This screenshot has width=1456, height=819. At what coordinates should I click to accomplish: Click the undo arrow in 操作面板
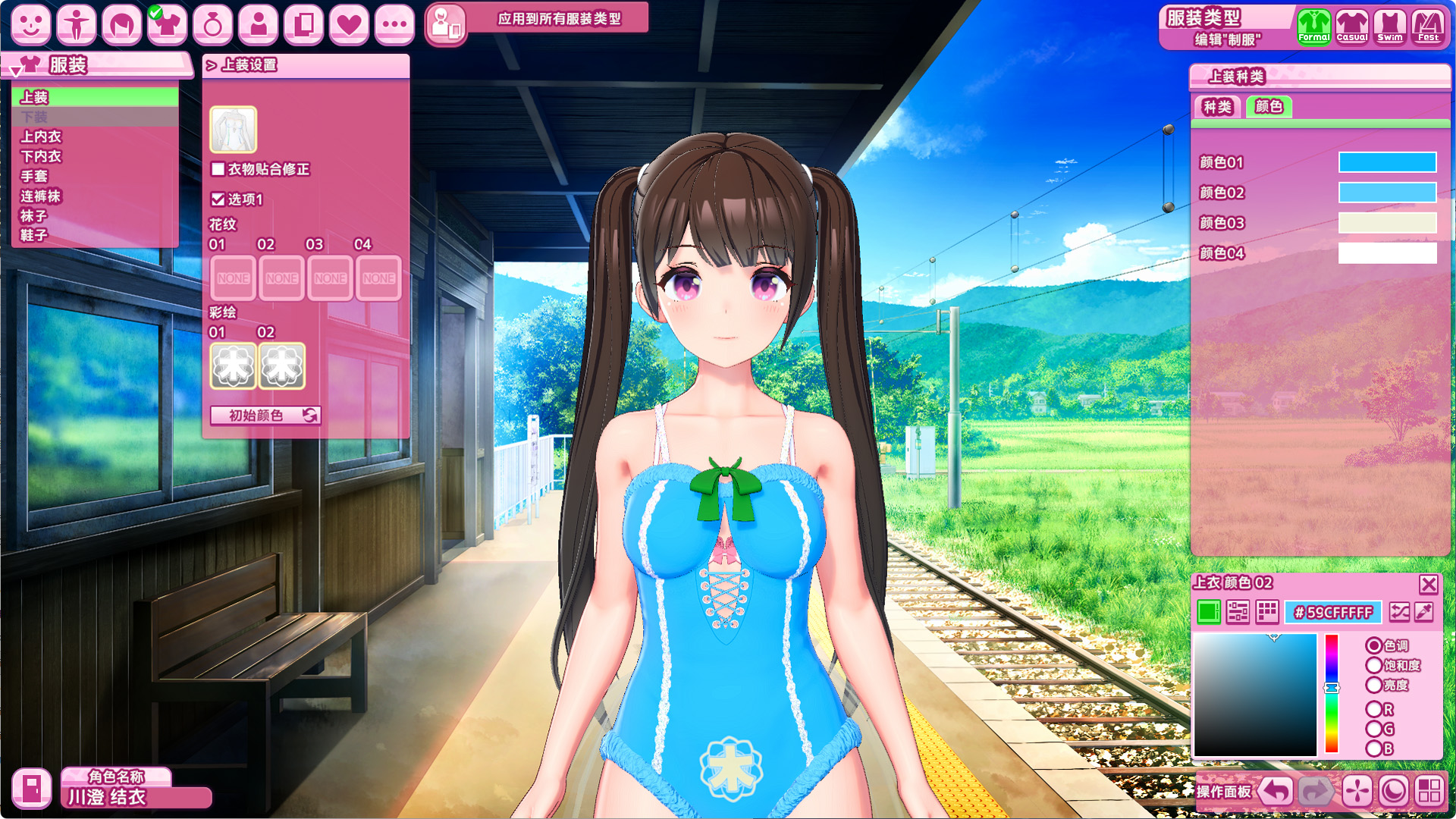click(1276, 792)
